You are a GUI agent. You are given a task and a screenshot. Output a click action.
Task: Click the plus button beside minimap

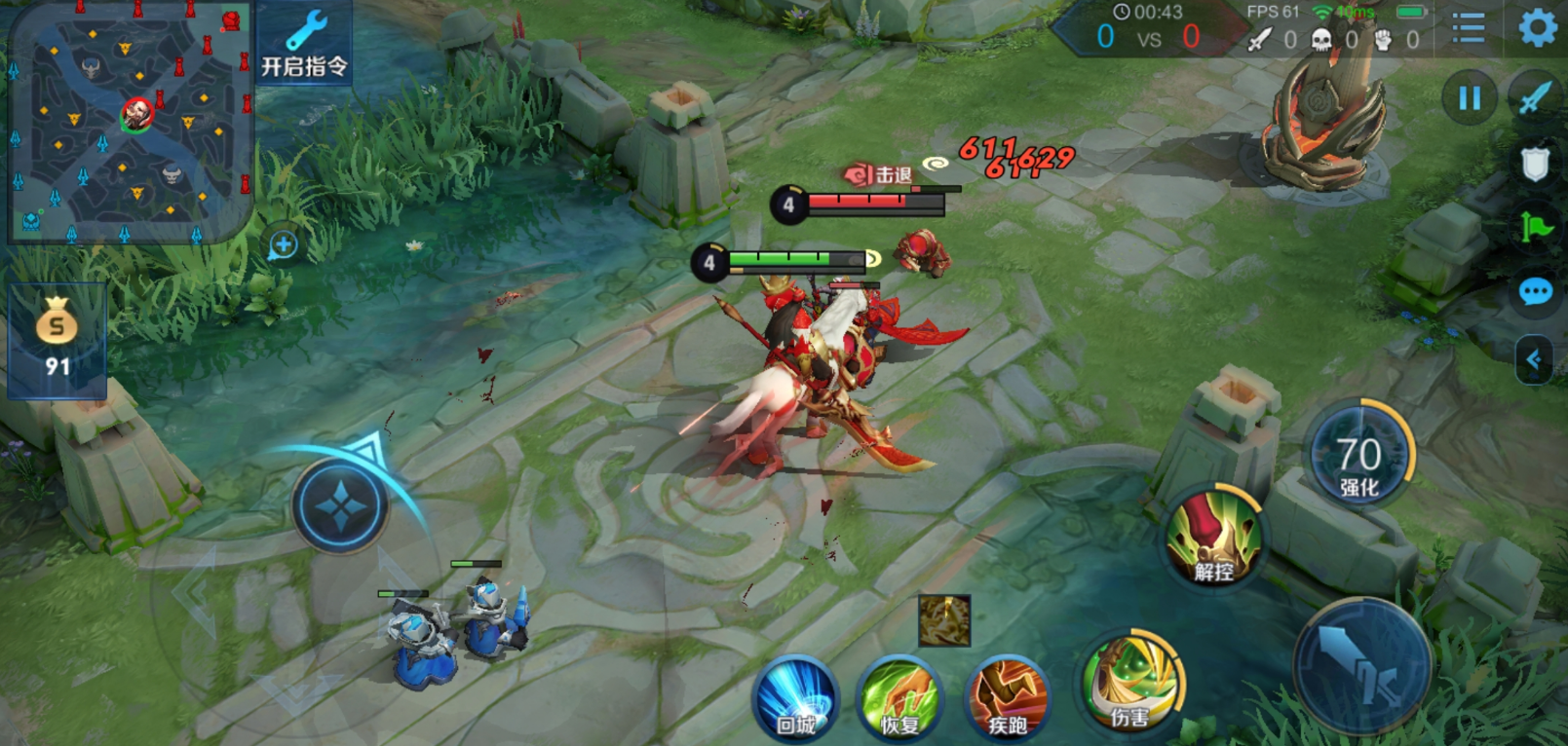click(284, 244)
